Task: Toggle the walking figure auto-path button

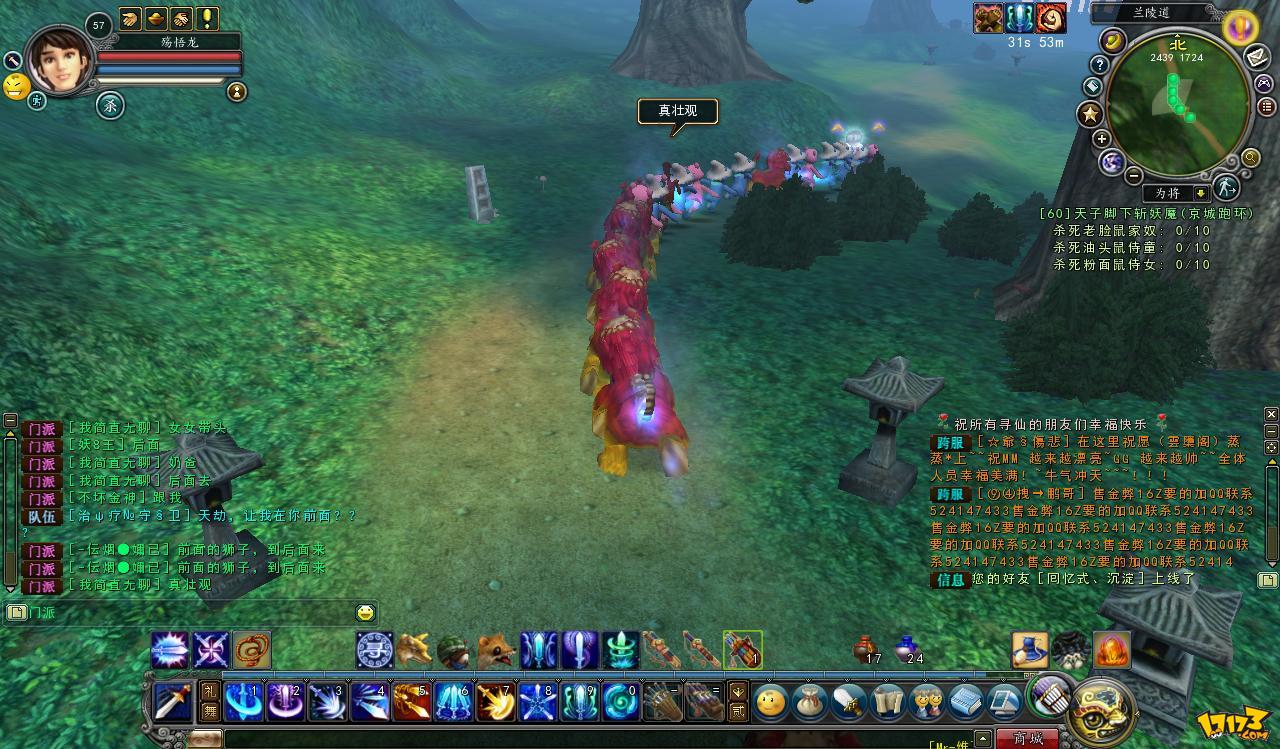Action: (x=1226, y=188)
